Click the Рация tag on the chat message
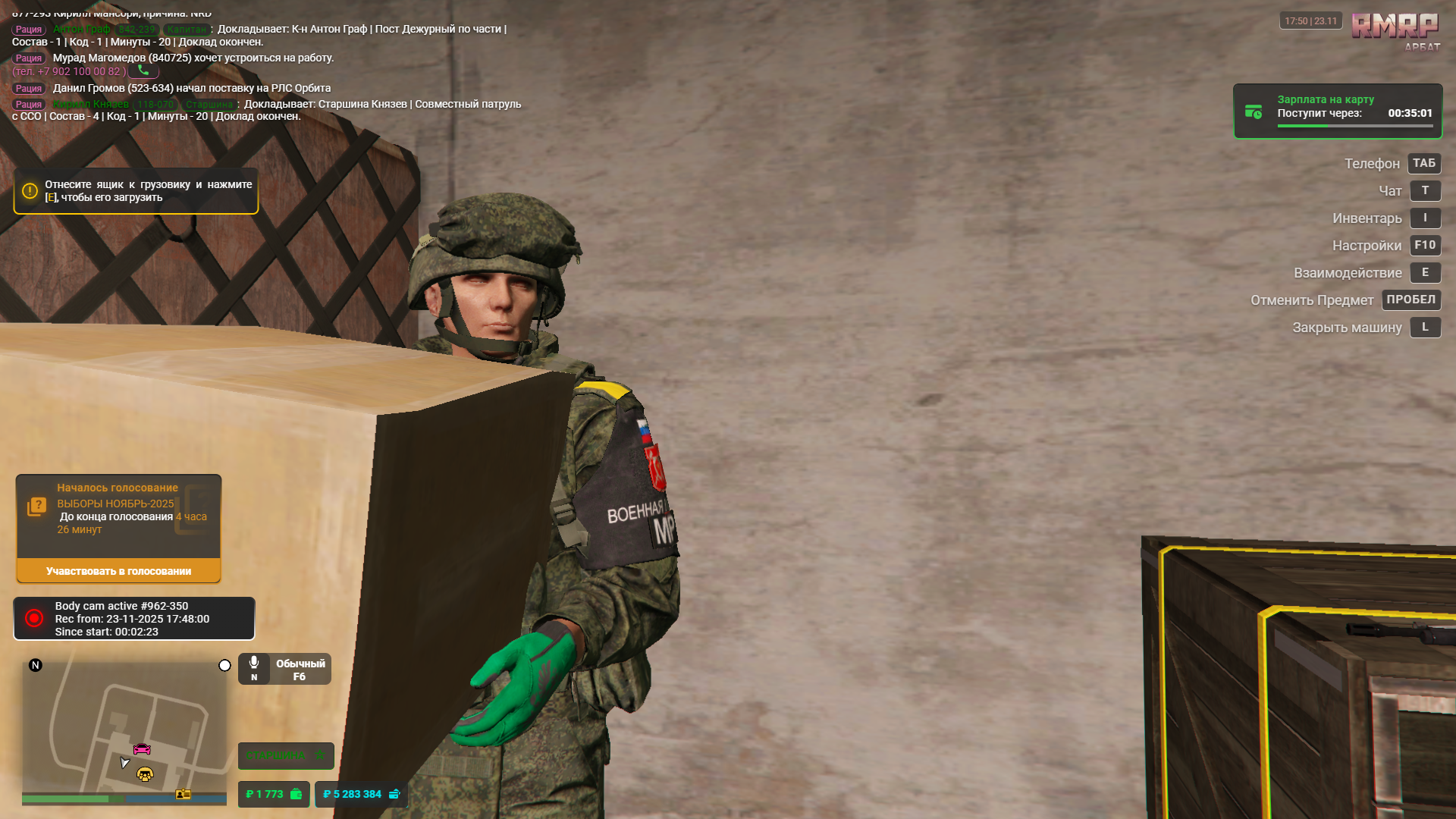Screen dimensions: 1456x819 28,30
